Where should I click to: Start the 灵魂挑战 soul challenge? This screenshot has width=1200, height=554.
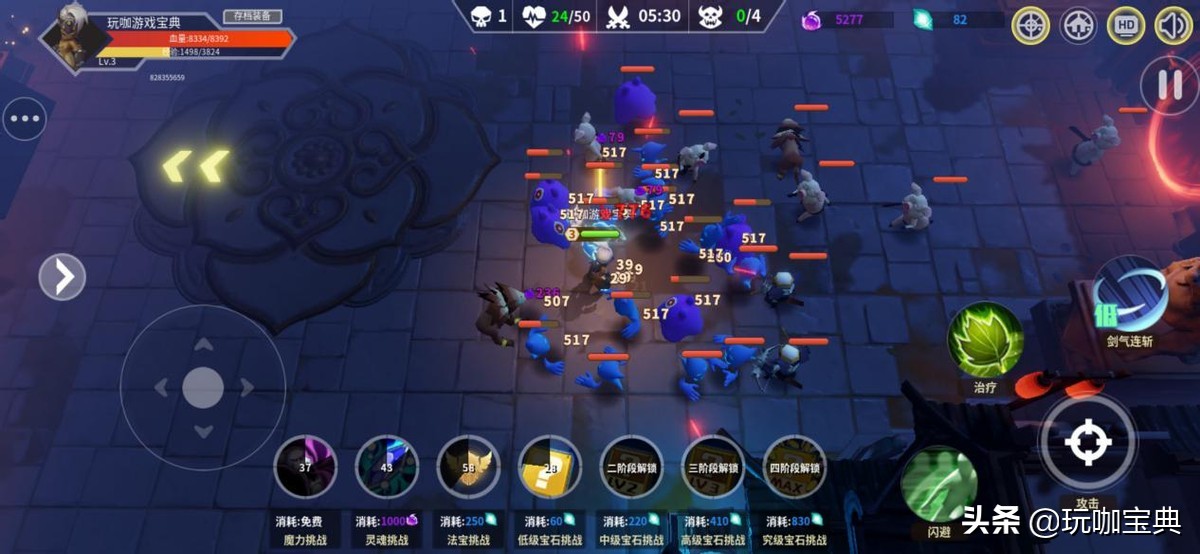click(387, 467)
